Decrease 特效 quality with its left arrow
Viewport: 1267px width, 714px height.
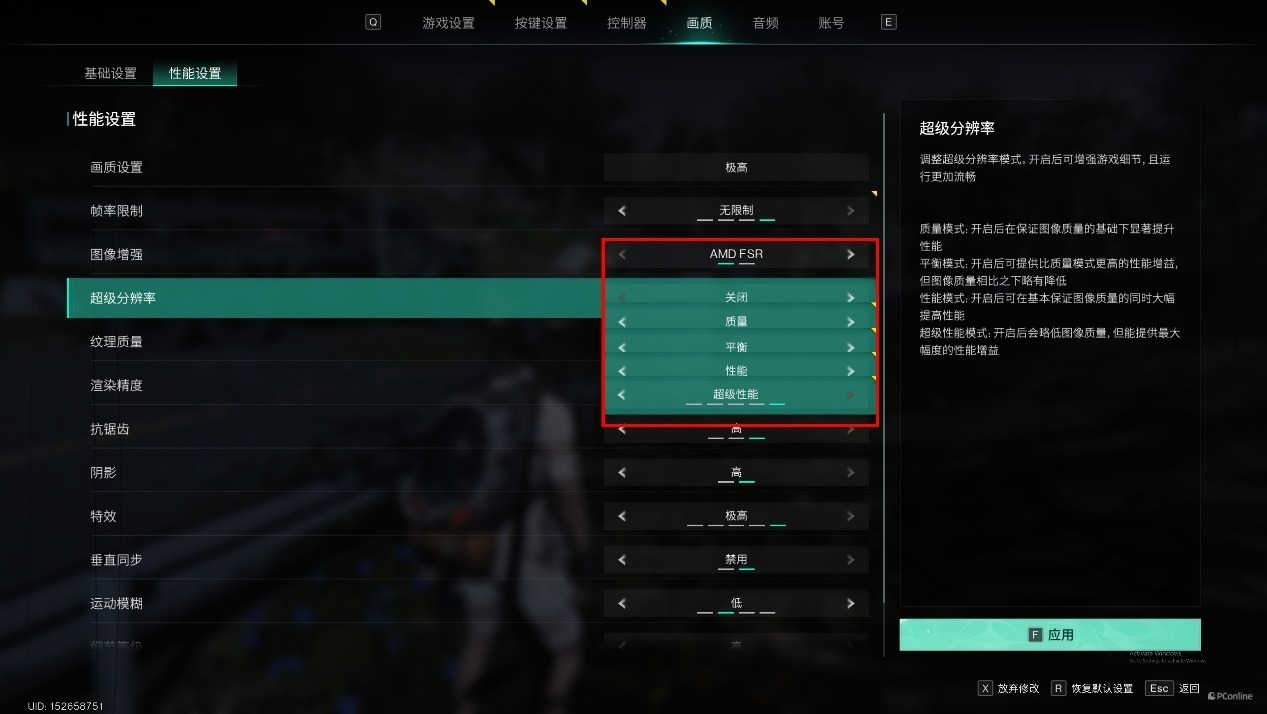pos(622,517)
